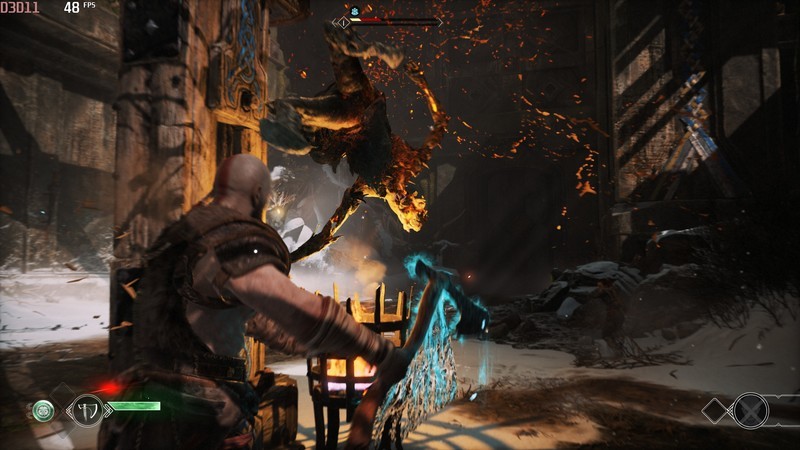Click the crossed-out circular companion arrow slot
Image resolution: width=800 pixels, height=450 pixels.
pyautogui.click(x=751, y=410)
